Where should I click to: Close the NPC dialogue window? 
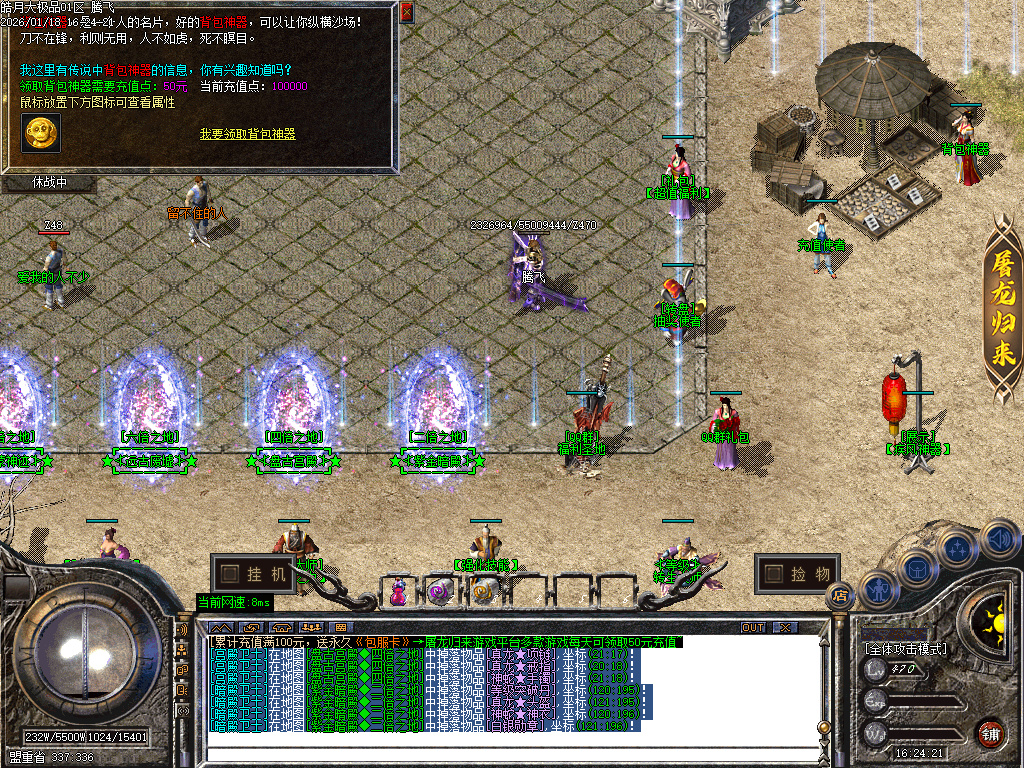pos(406,13)
